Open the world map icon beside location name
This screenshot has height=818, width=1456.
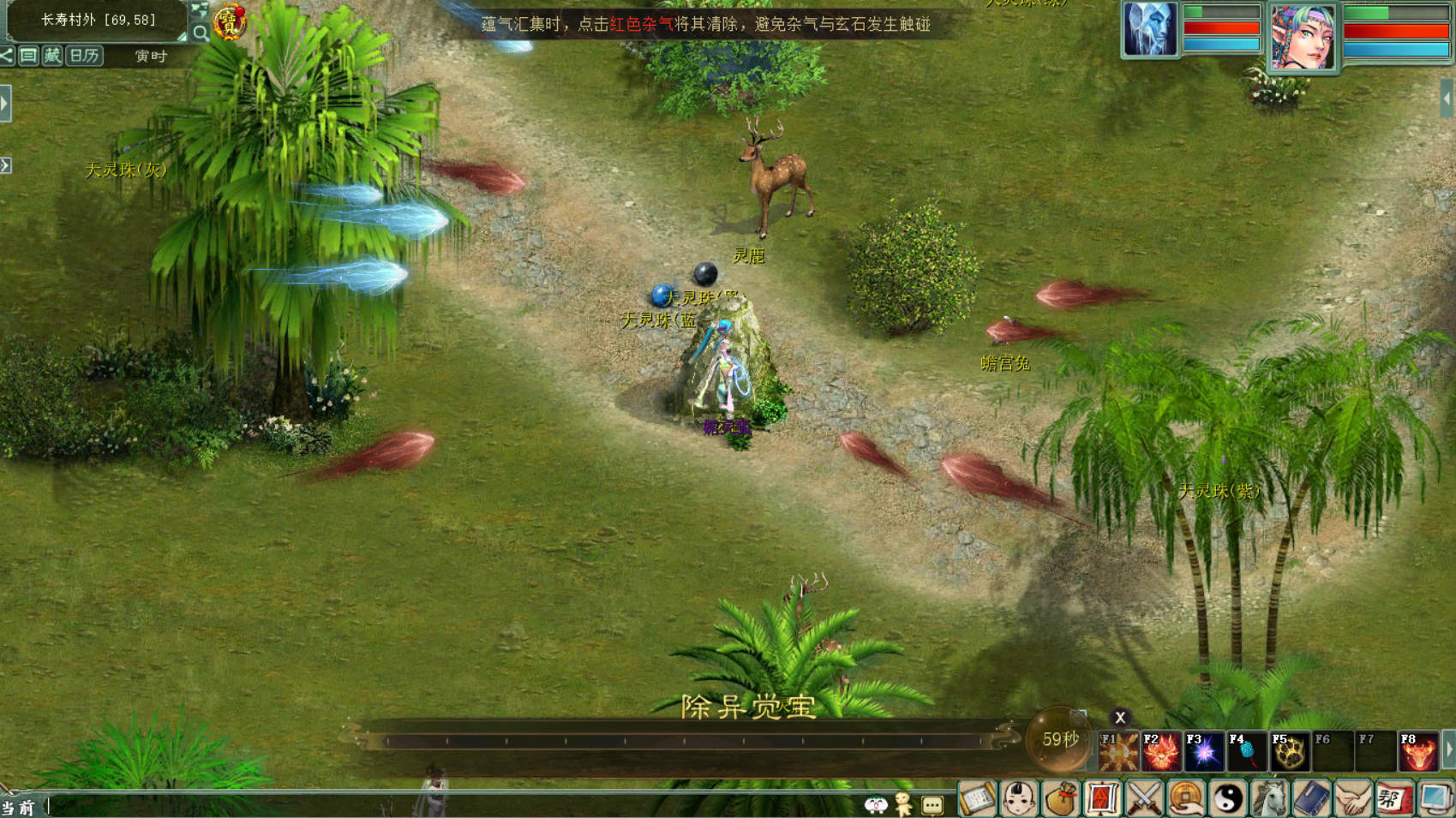click(x=200, y=11)
